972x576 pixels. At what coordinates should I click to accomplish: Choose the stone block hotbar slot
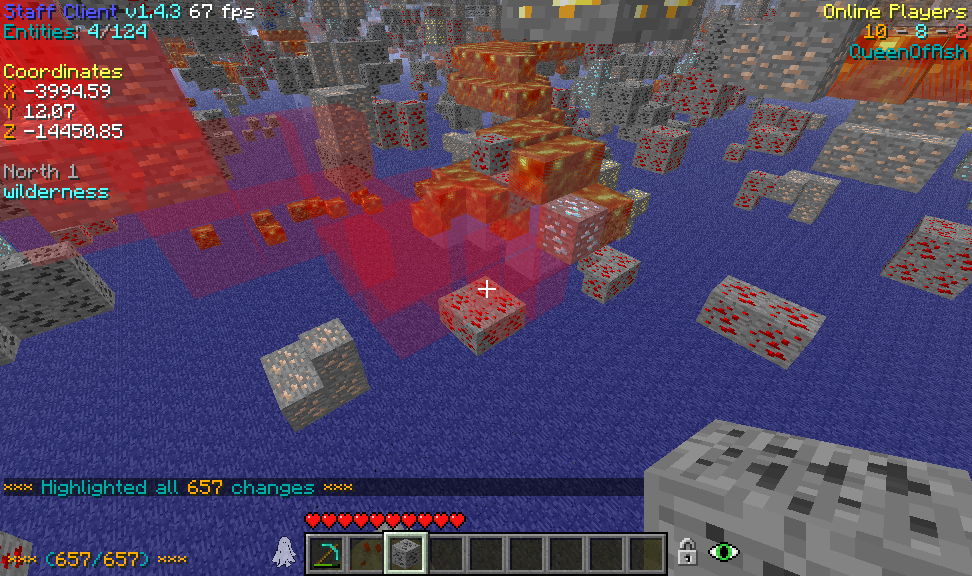point(406,553)
